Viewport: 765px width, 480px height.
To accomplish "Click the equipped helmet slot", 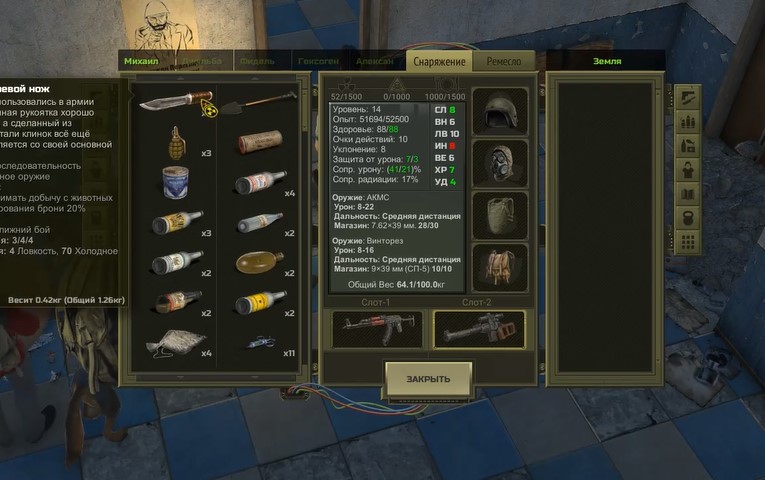I will pos(499,110).
